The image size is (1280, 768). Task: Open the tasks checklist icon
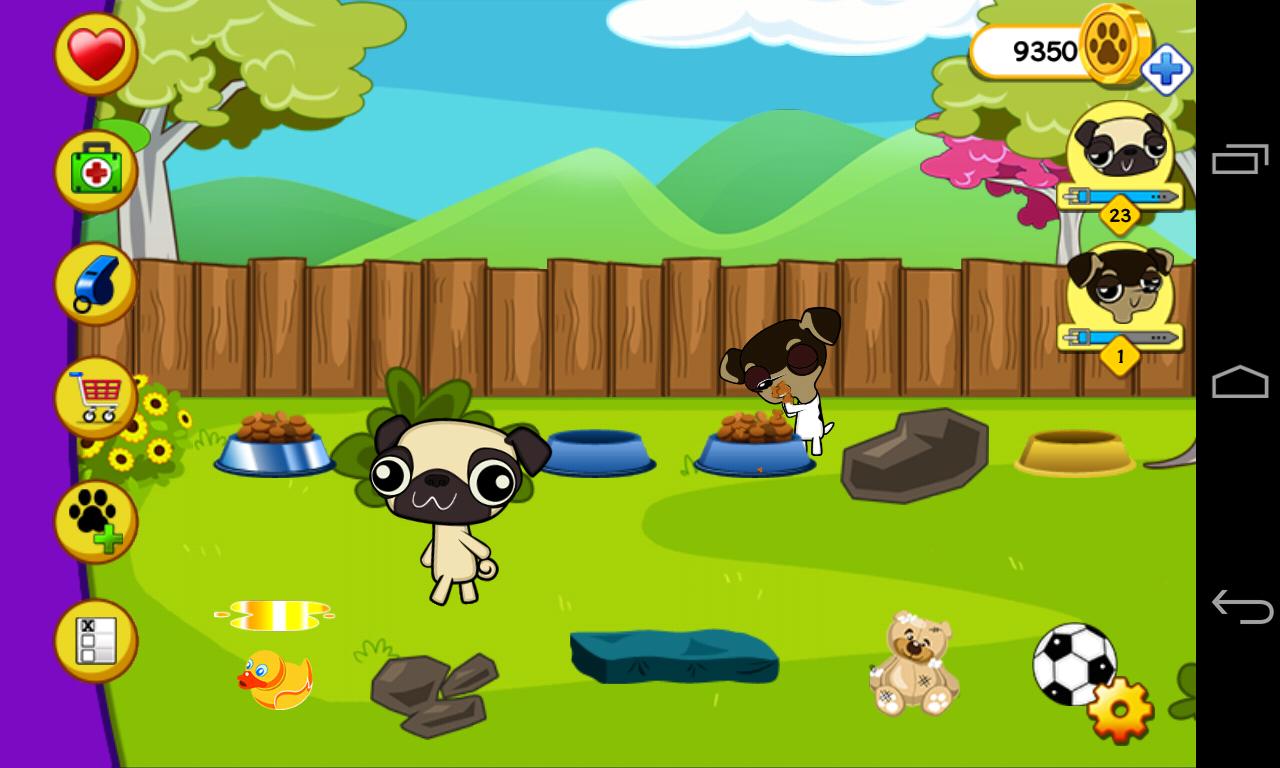pyautogui.click(x=93, y=638)
